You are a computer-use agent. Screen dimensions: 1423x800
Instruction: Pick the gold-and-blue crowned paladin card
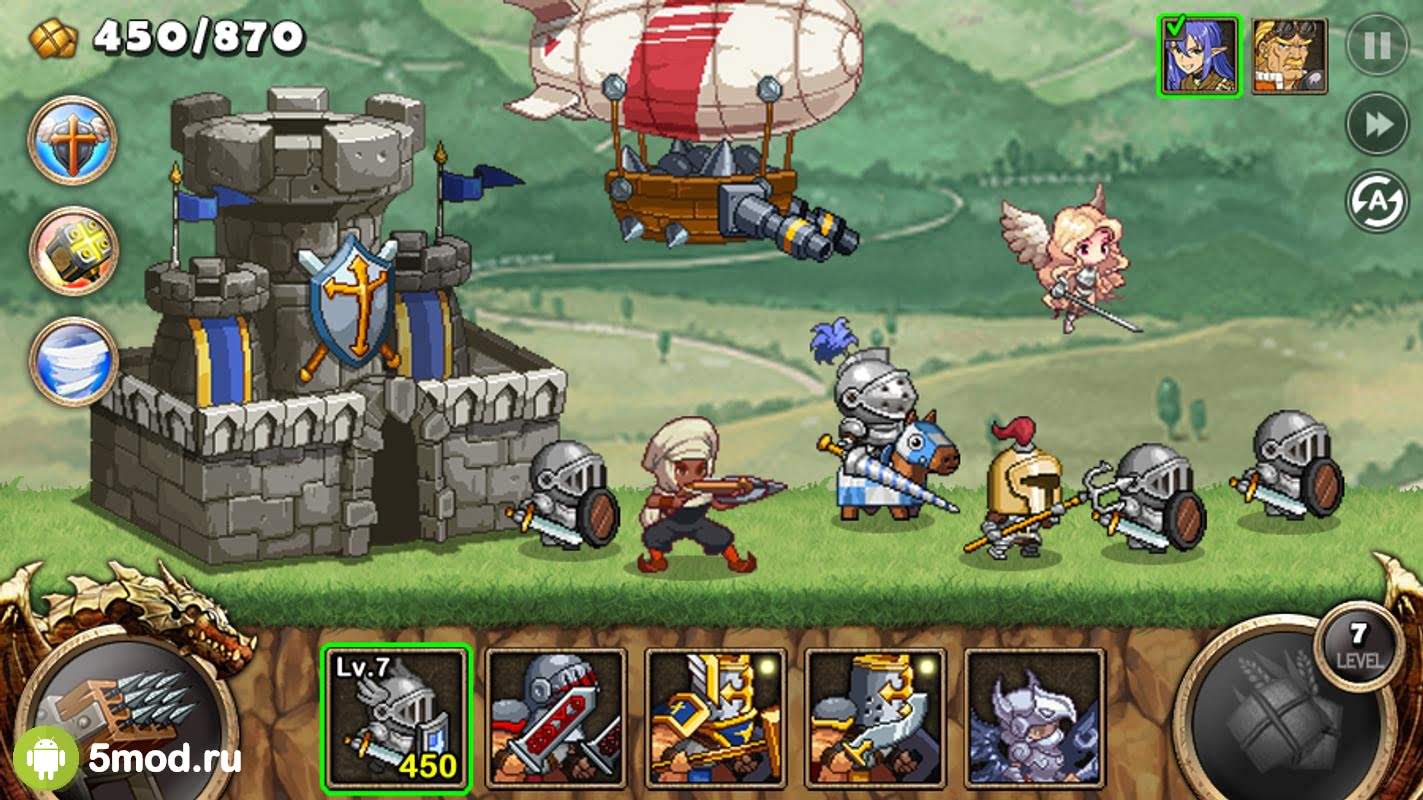(x=716, y=717)
